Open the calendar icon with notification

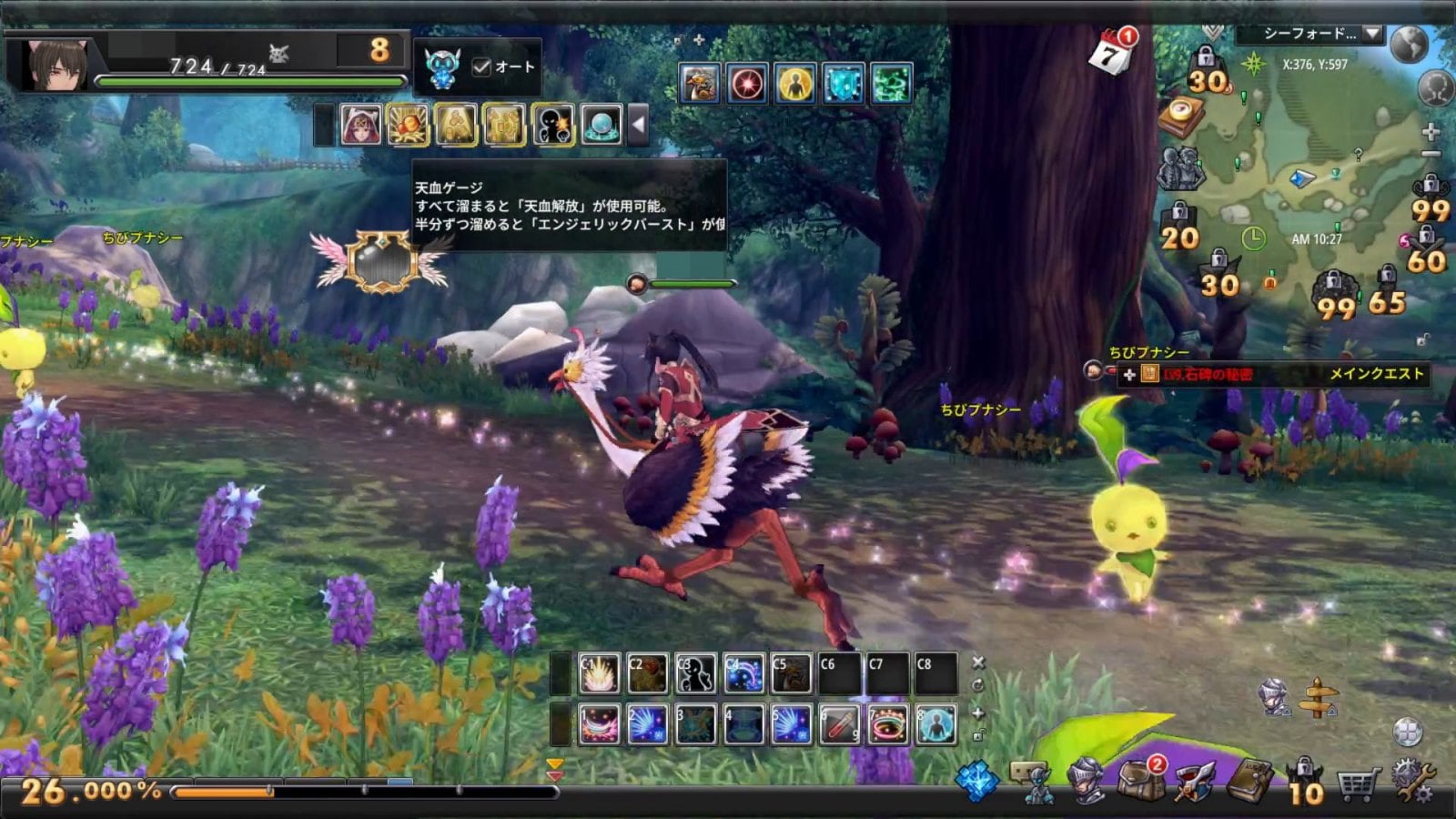point(1111,53)
